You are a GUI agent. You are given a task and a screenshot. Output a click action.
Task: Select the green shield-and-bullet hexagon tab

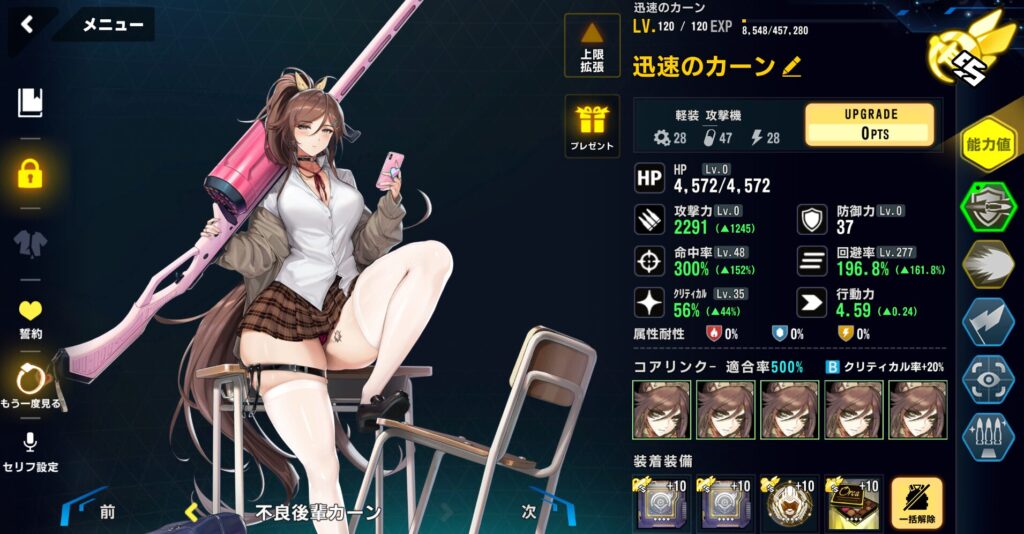988,207
